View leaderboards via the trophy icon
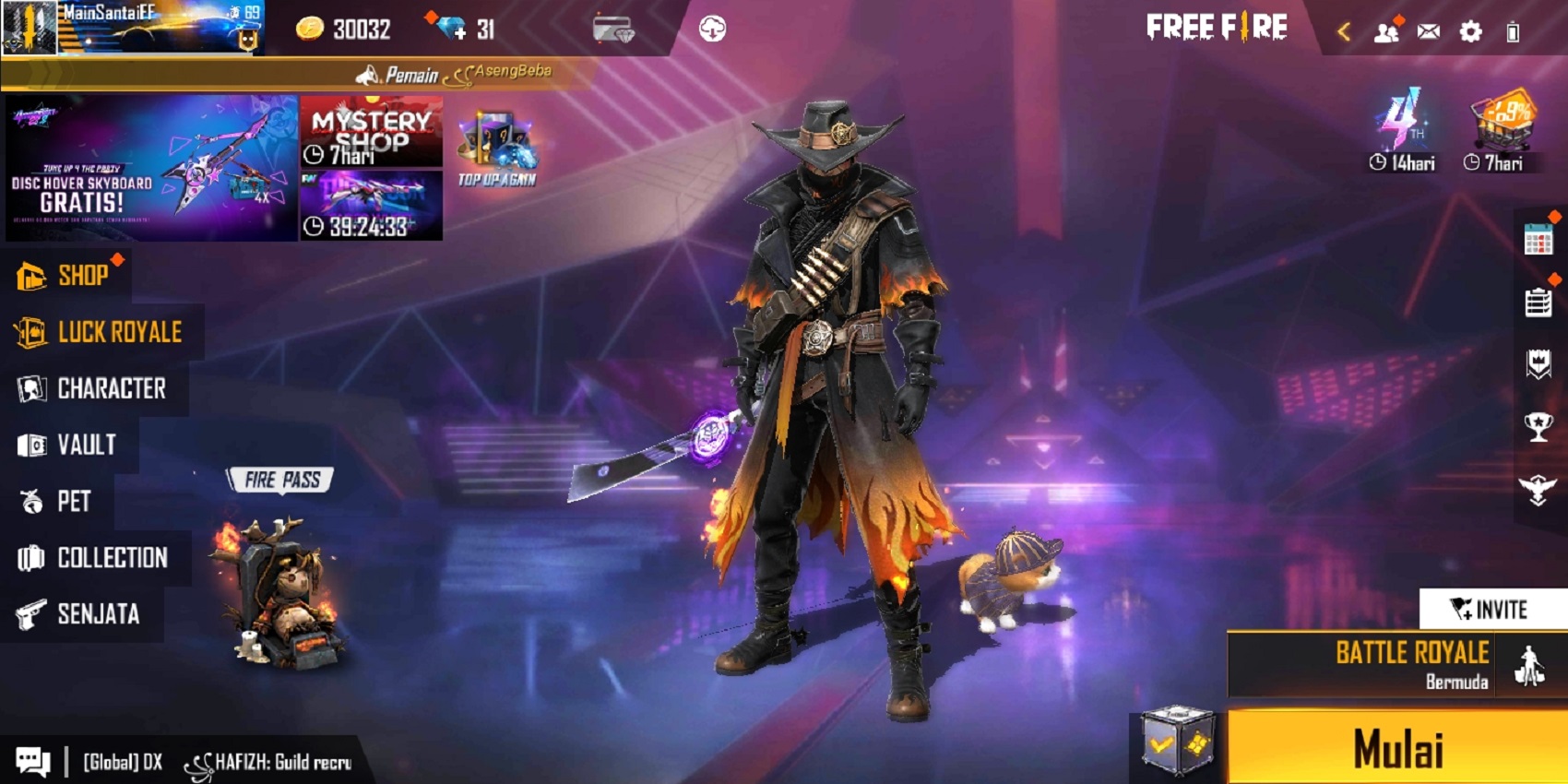The width and height of the screenshot is (1568, 784). pyautogui.click(x=1538, y=426)
